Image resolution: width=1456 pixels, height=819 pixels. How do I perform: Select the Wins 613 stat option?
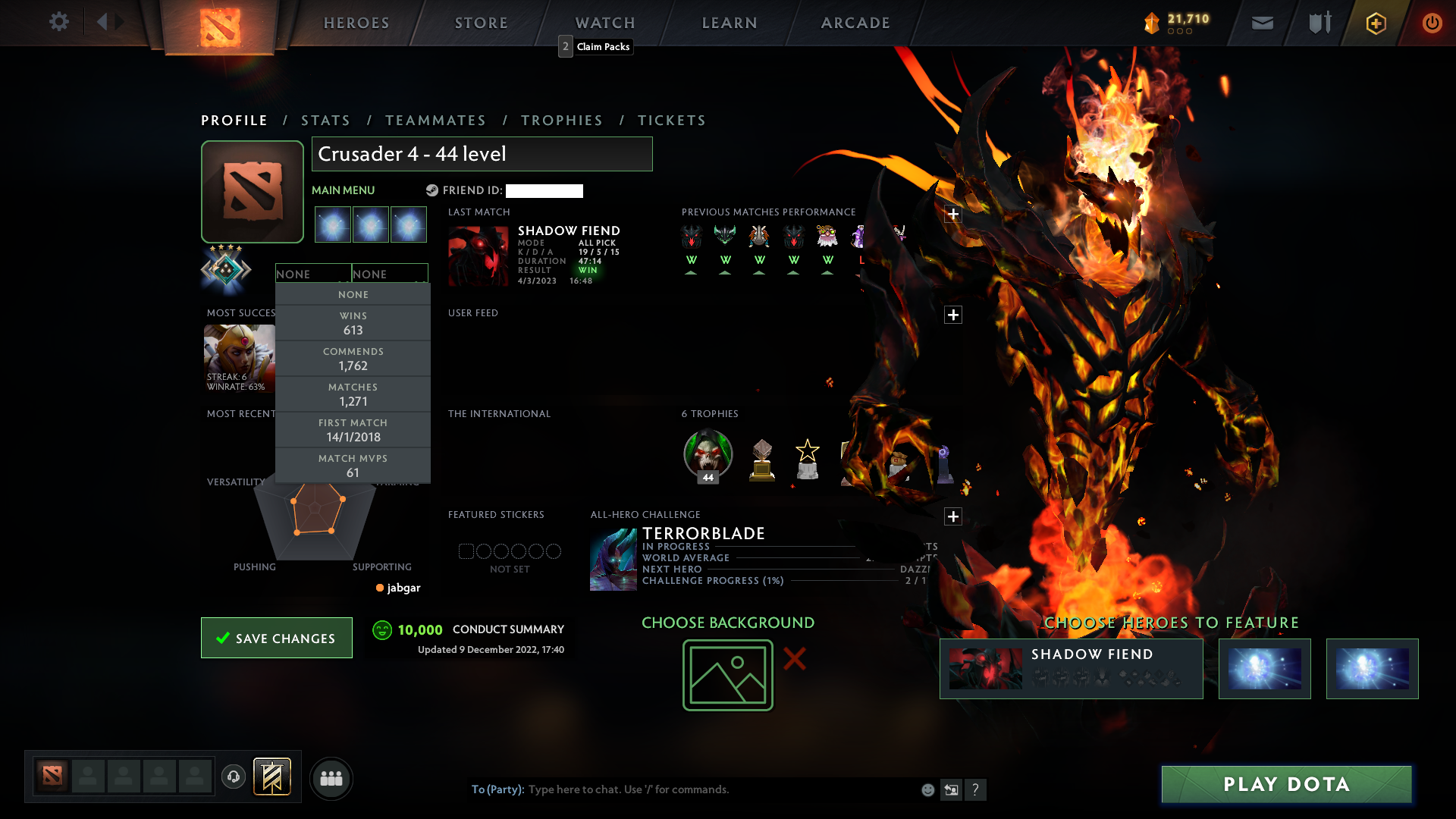click(353, 323)
